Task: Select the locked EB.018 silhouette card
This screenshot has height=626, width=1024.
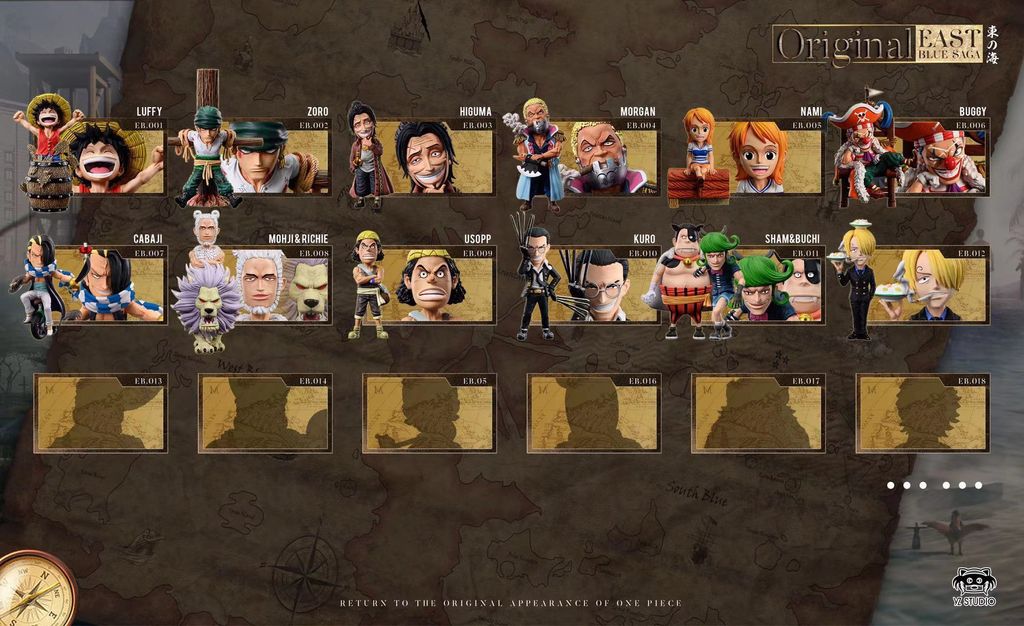Action: 923,413
